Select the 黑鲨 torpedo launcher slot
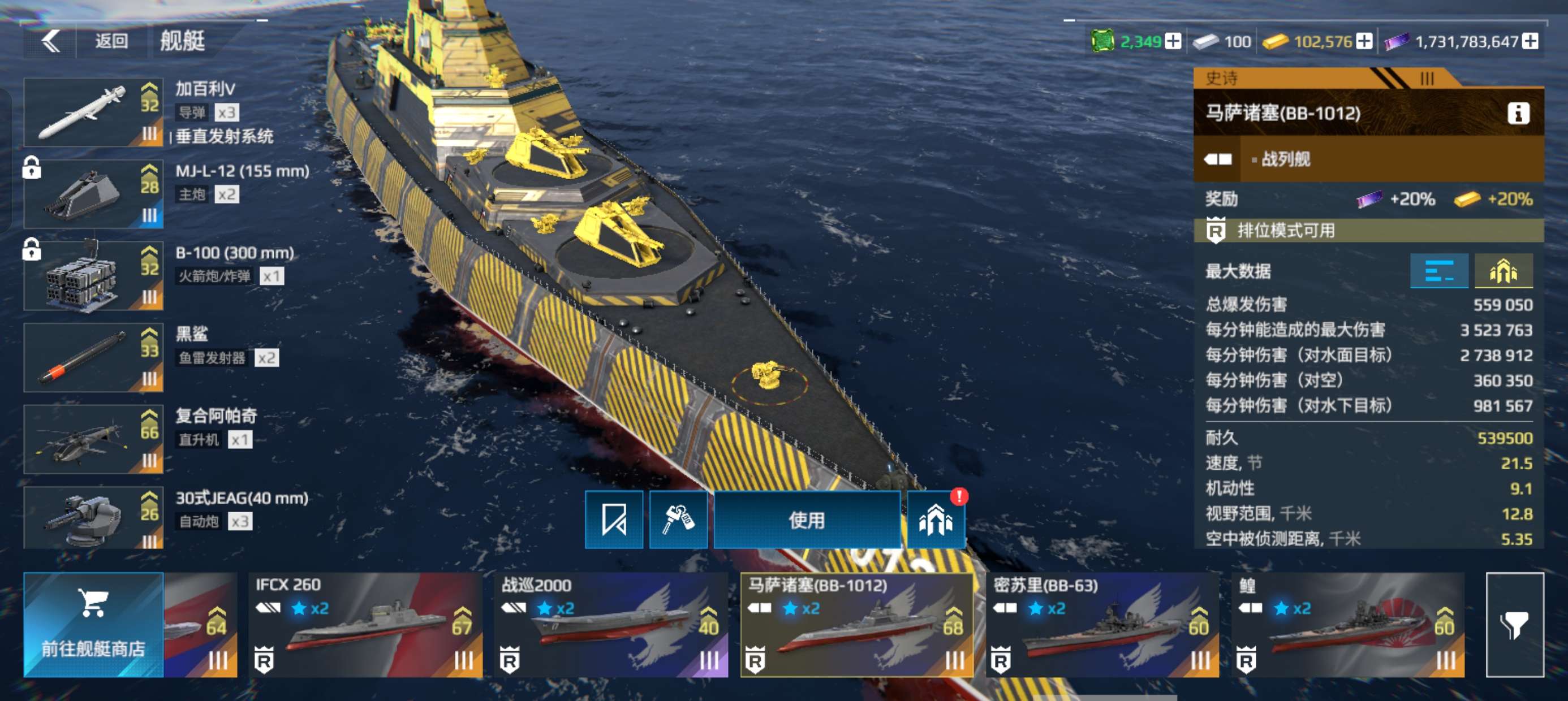 [93, 358]
